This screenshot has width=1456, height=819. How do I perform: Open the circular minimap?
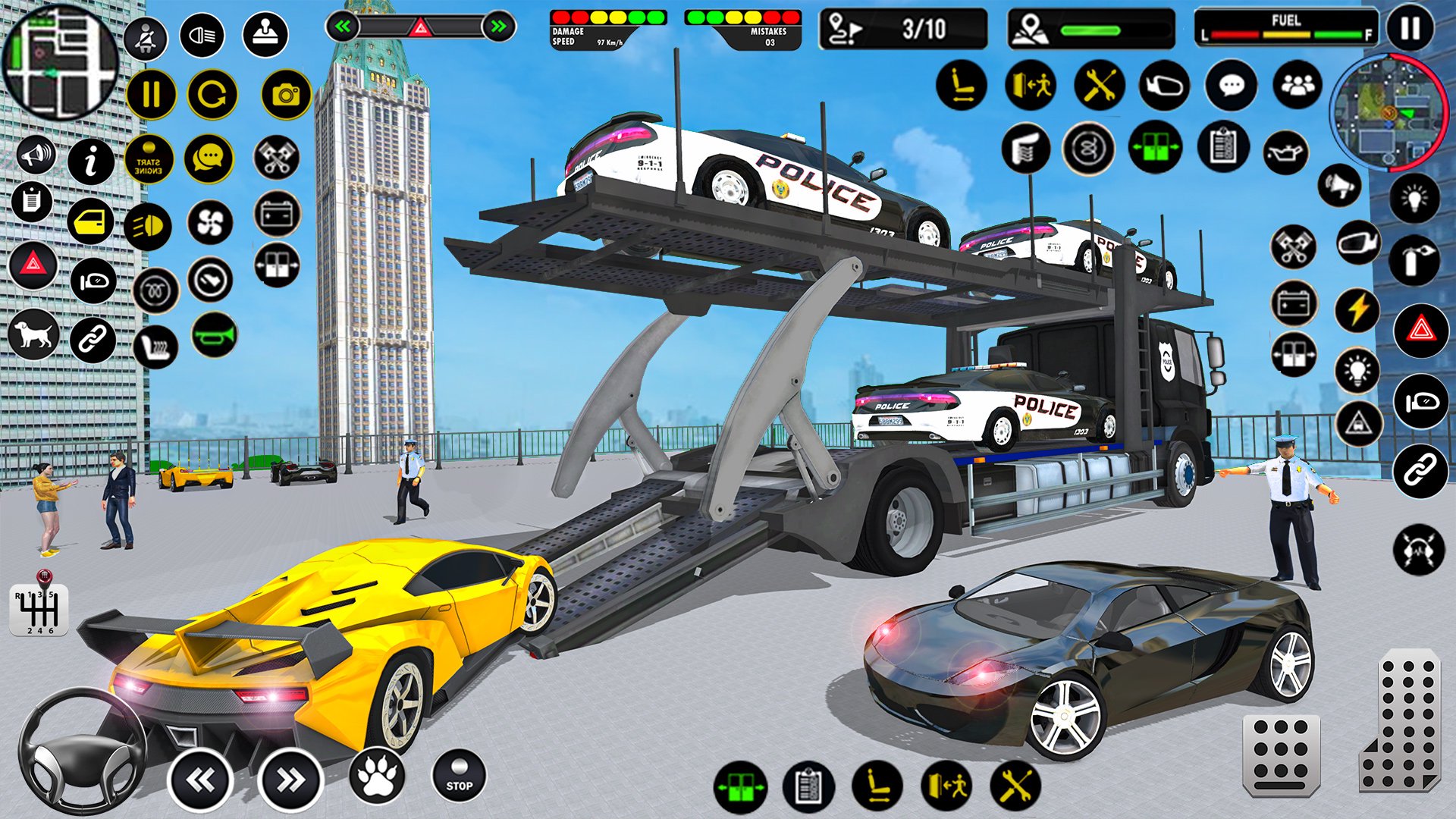1389,114
